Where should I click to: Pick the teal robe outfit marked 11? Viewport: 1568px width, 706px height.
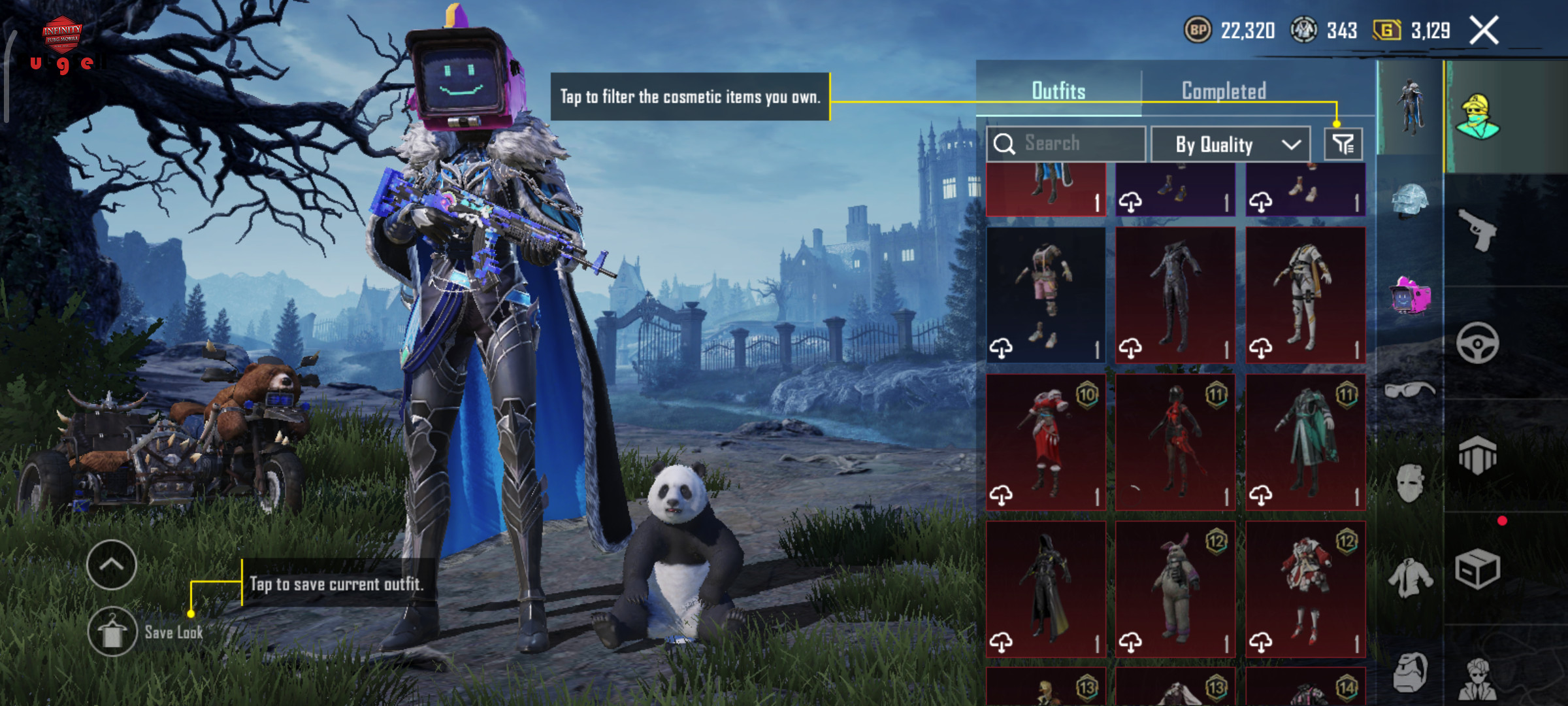(x=1305, y=443)
